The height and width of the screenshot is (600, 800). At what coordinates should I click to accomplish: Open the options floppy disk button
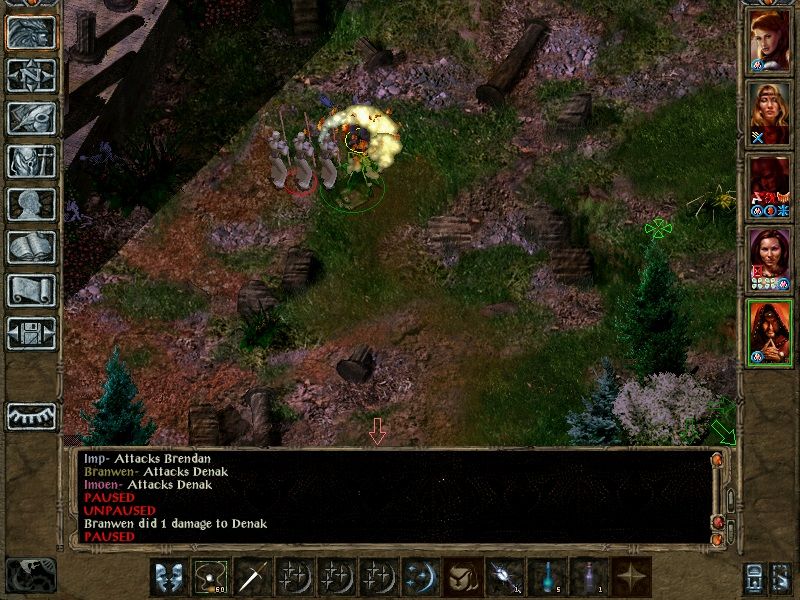point(31,332)
